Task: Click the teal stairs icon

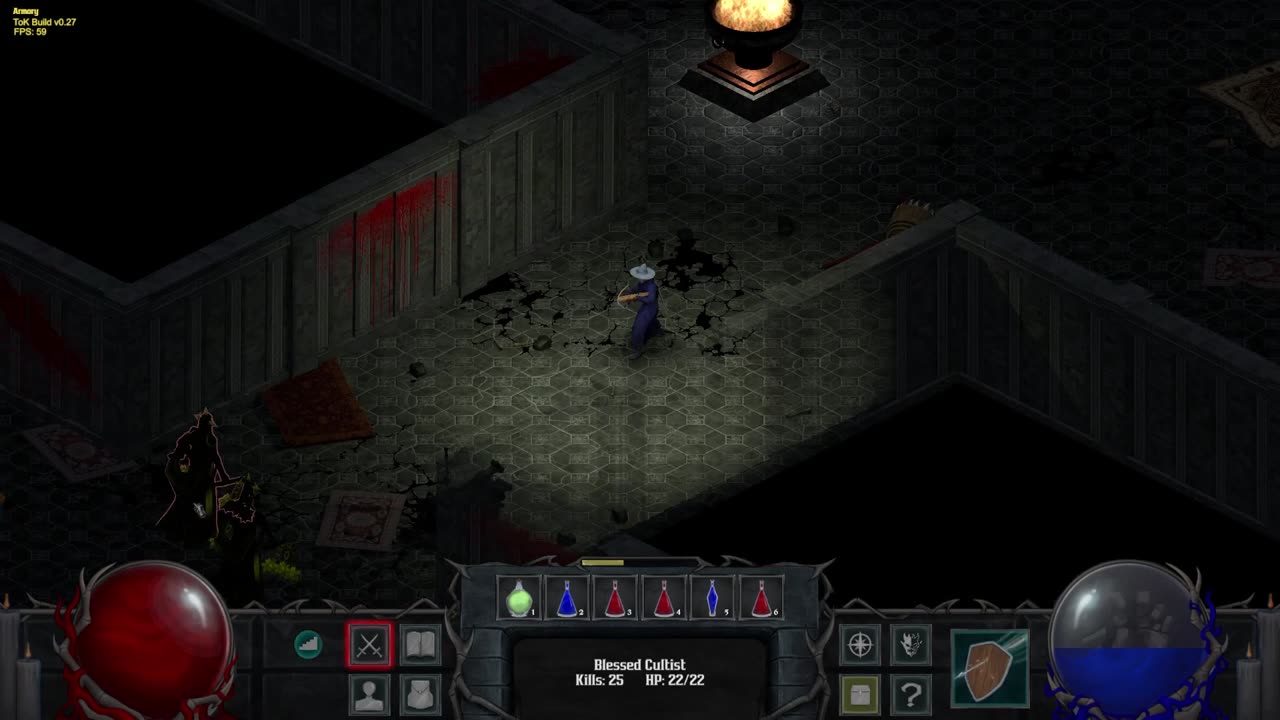Action: pyautogui.click(x=308, y=645)
